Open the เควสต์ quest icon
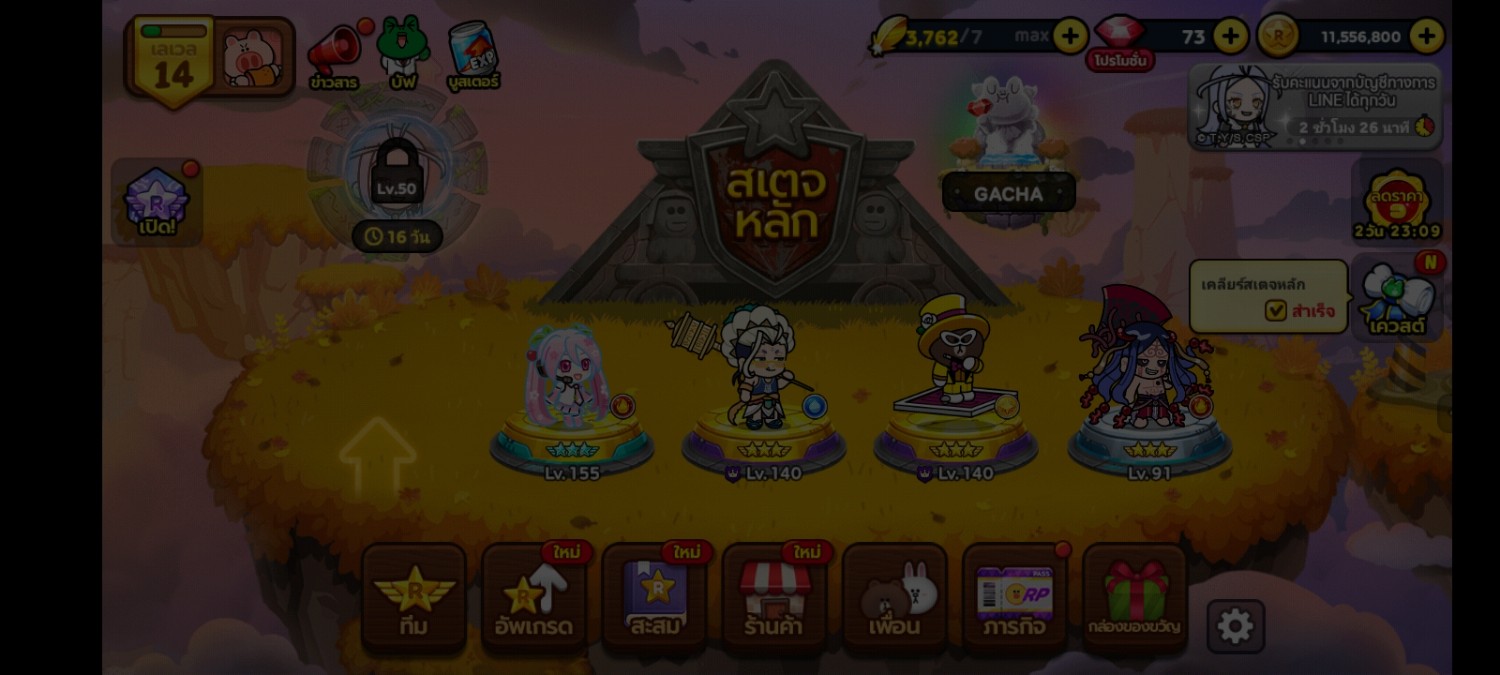The height and width of the screenshot is (675, 1500). (x=1397, y=297)
